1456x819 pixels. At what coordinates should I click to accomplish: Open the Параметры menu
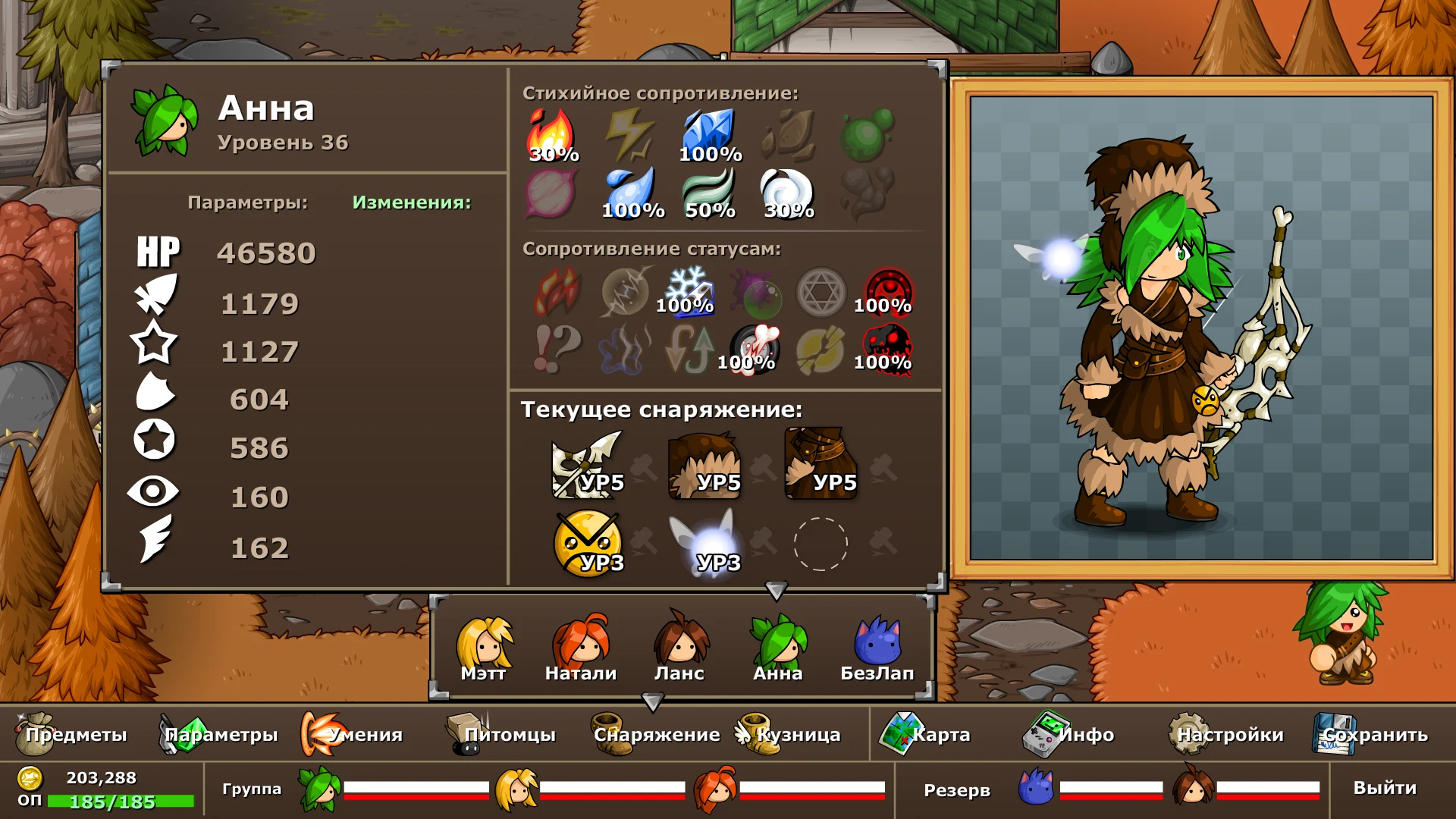[218, 734]
